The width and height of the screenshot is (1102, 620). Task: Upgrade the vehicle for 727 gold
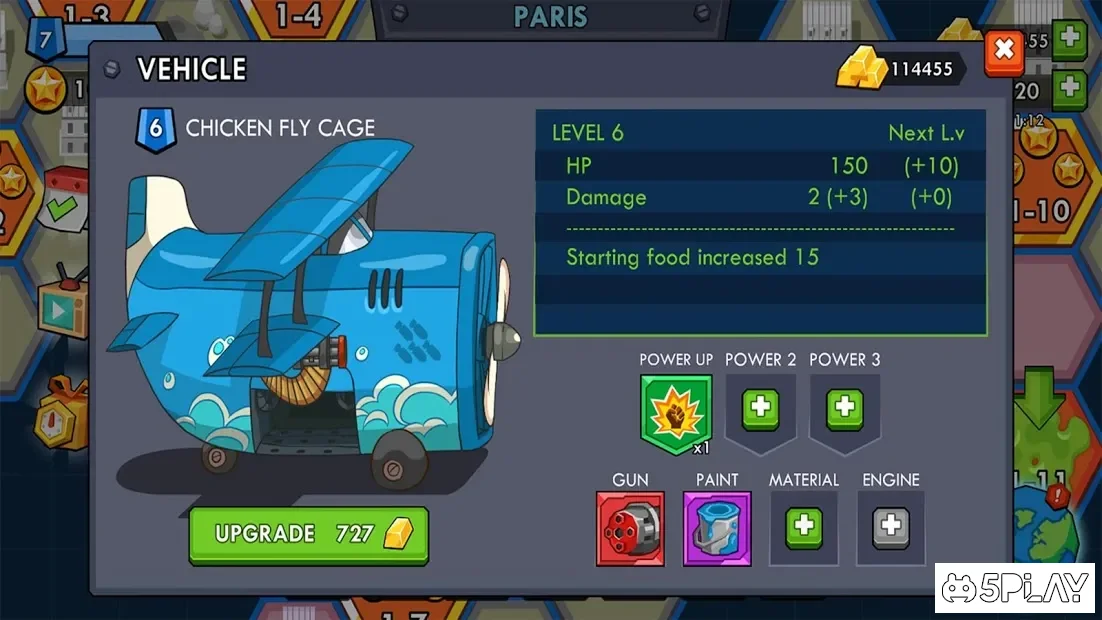tap(308, 534)
